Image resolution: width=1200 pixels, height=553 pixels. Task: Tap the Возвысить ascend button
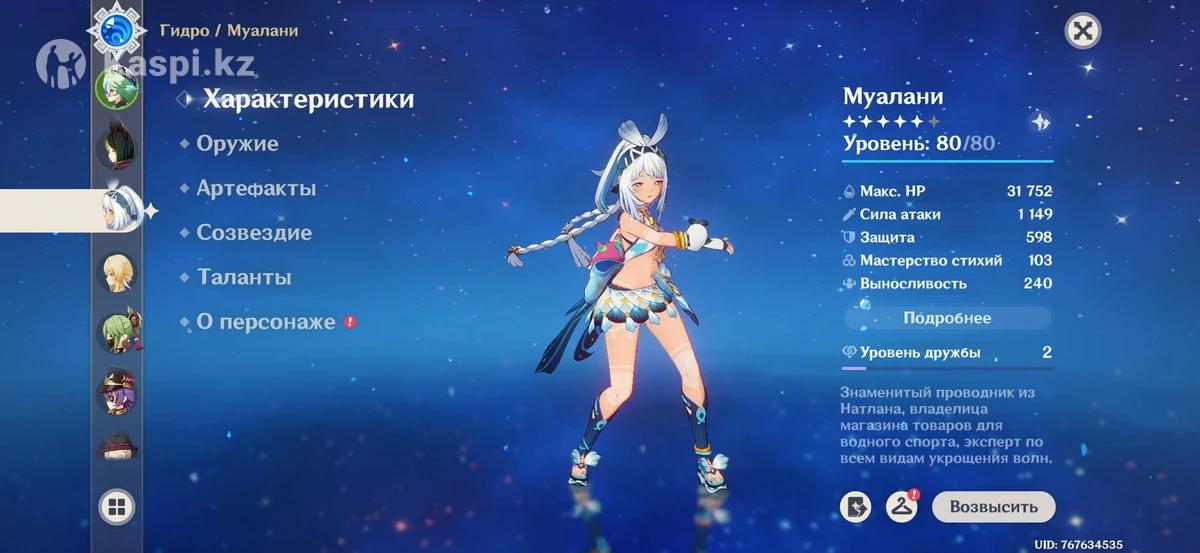993,507
